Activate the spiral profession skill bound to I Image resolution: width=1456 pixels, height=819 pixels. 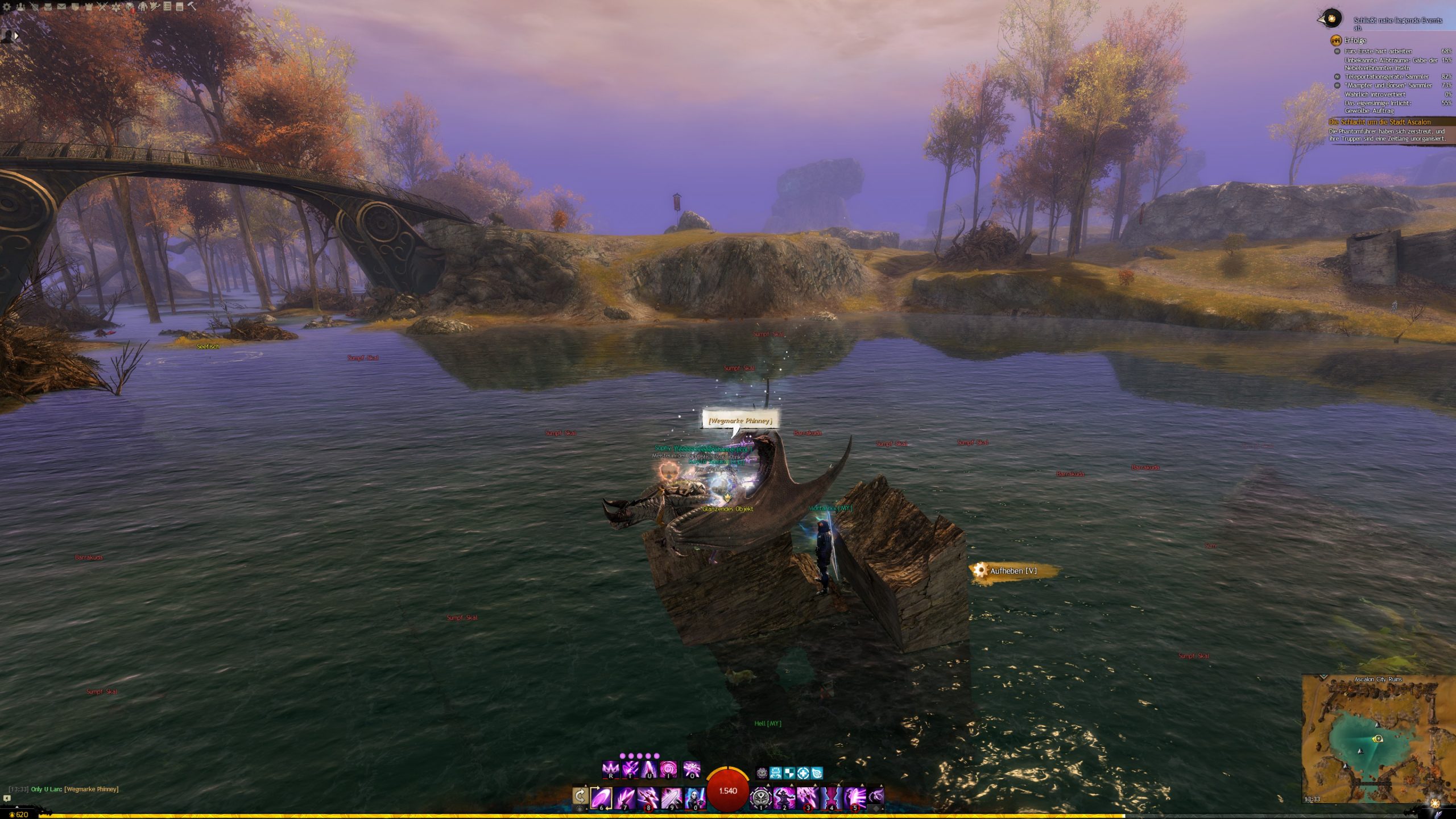[x=668, y=770]
